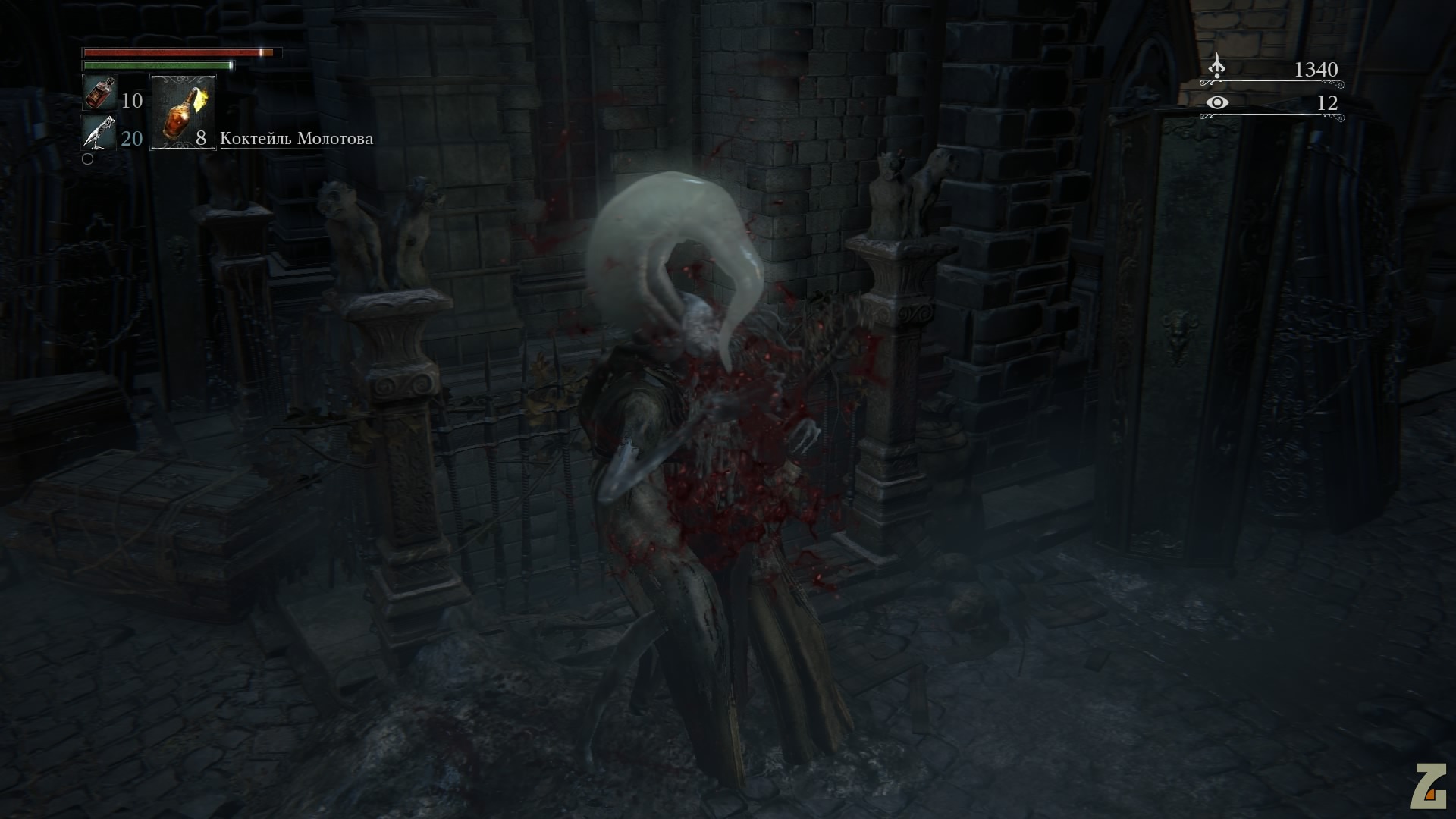This screenshot has height=819, width=1456.
Task: Select the Quicksilver Bullets slot
Action: (99, 133)
